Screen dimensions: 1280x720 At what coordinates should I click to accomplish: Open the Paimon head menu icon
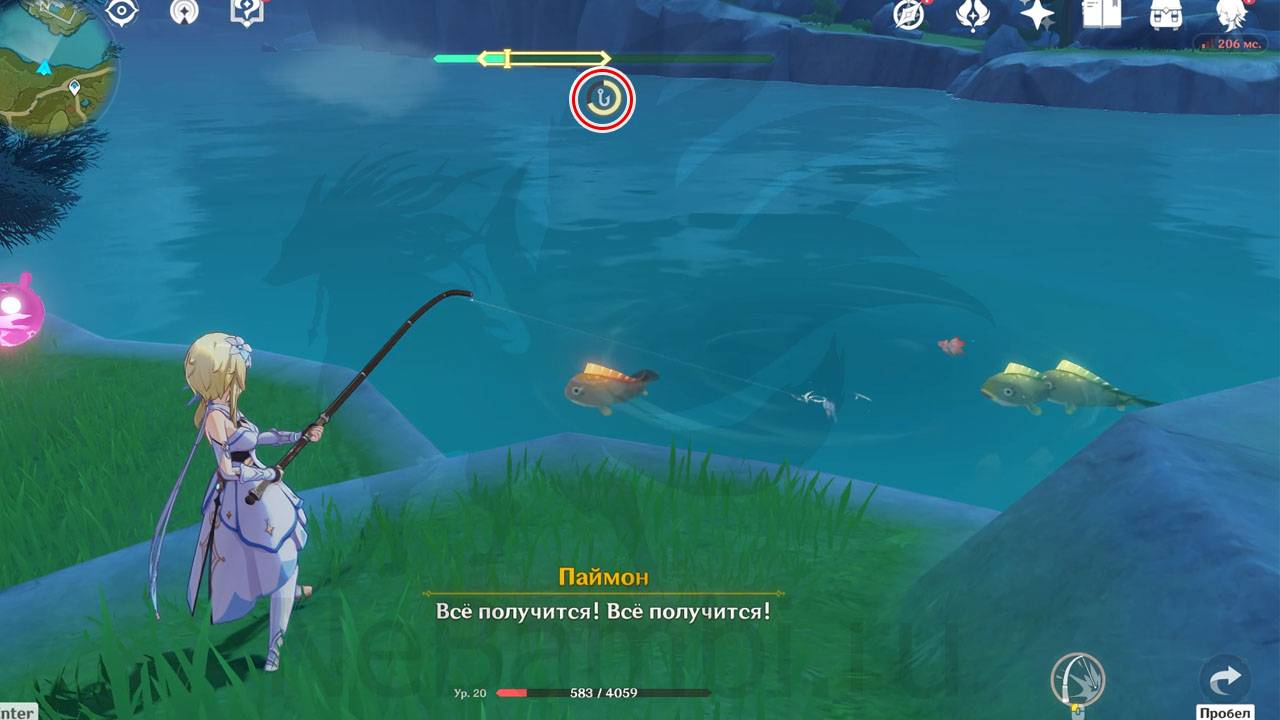1230,14
